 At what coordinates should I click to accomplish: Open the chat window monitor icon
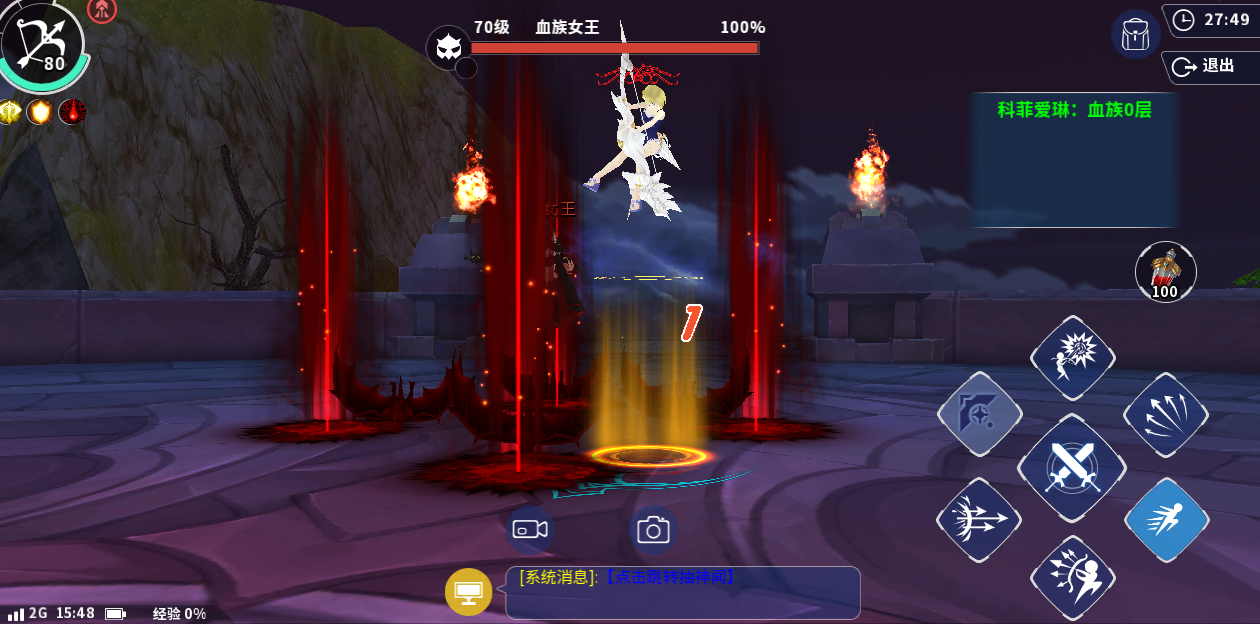pyautogui.click(x=468, y=591)
